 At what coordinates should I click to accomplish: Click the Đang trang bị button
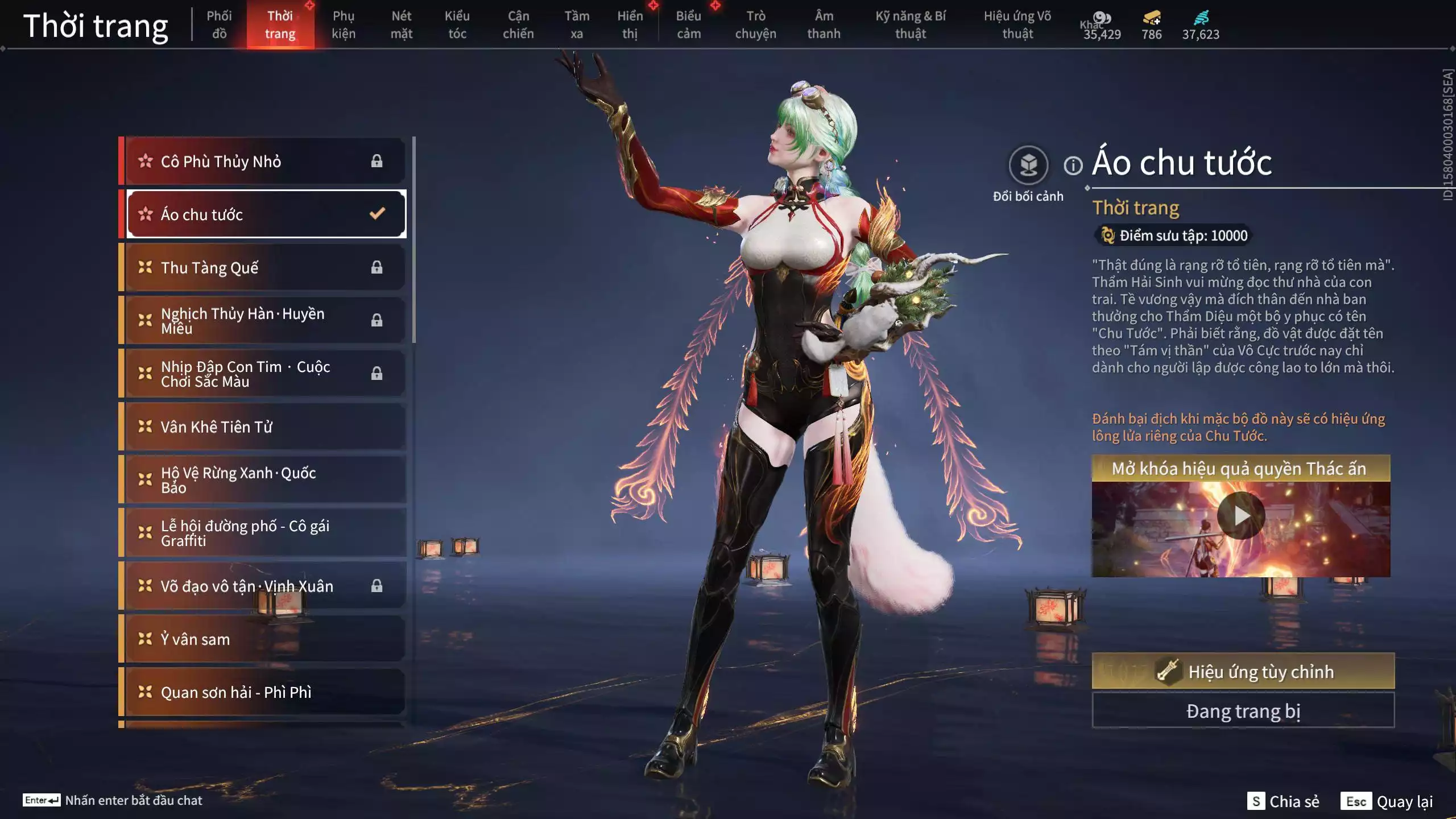click(1243, 711)
